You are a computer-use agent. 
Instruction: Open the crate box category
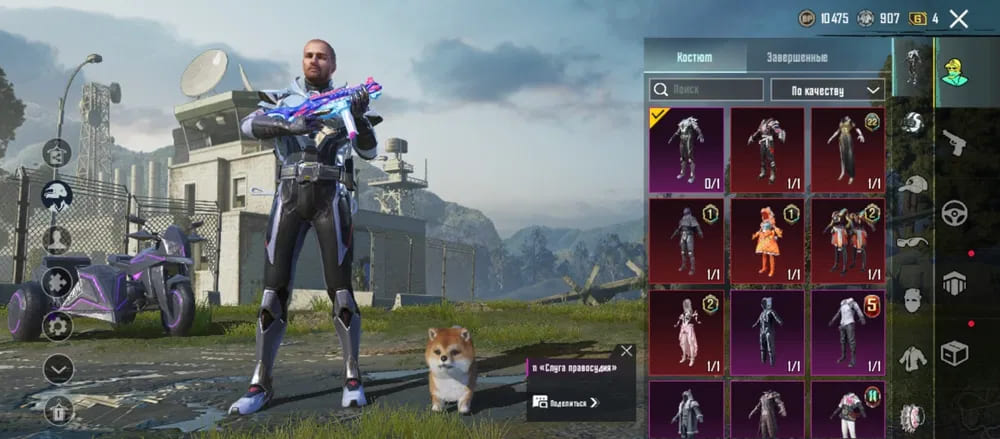[x=954, y=352]
